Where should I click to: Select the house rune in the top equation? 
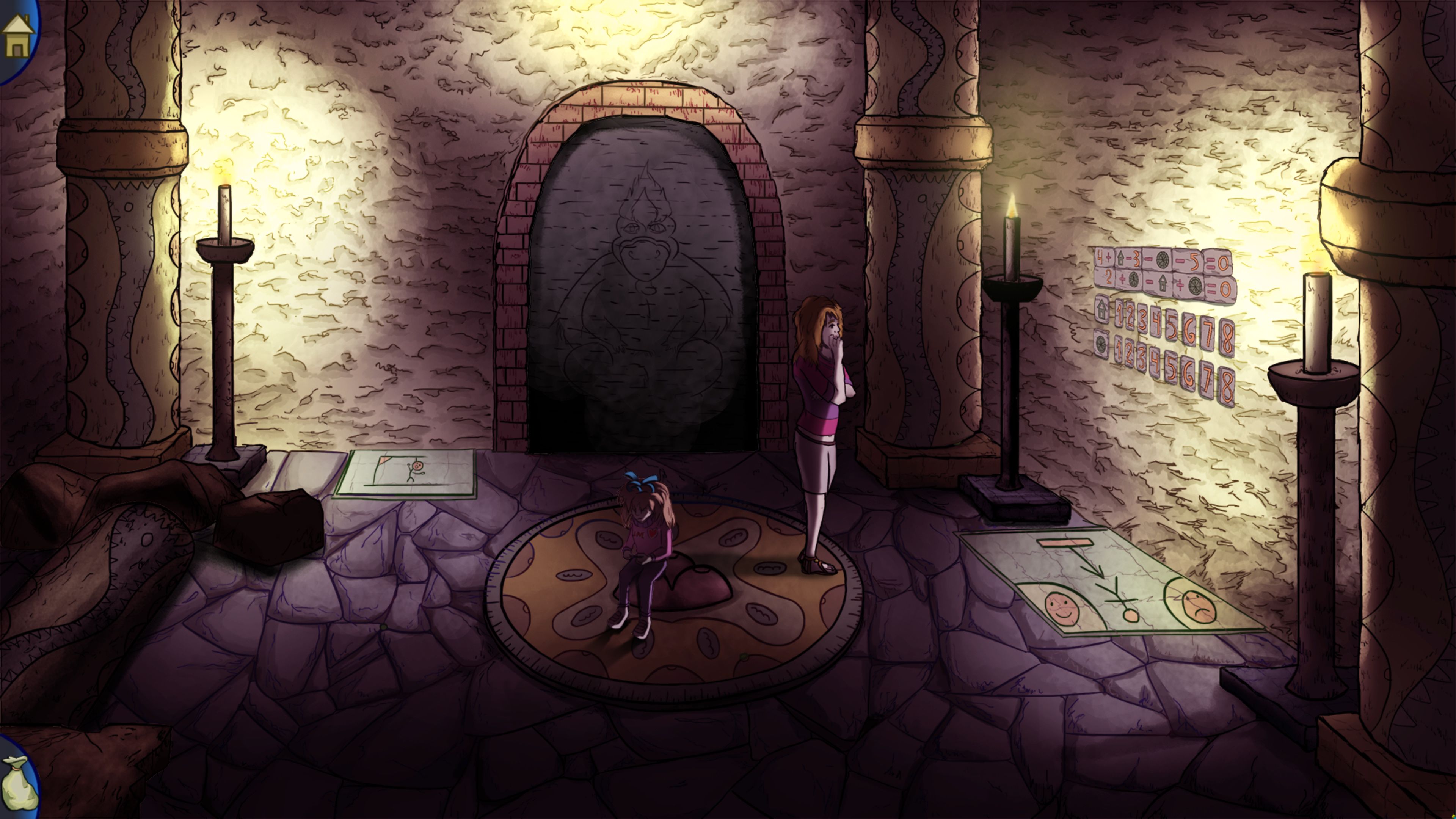click(x=1121, y=258)
